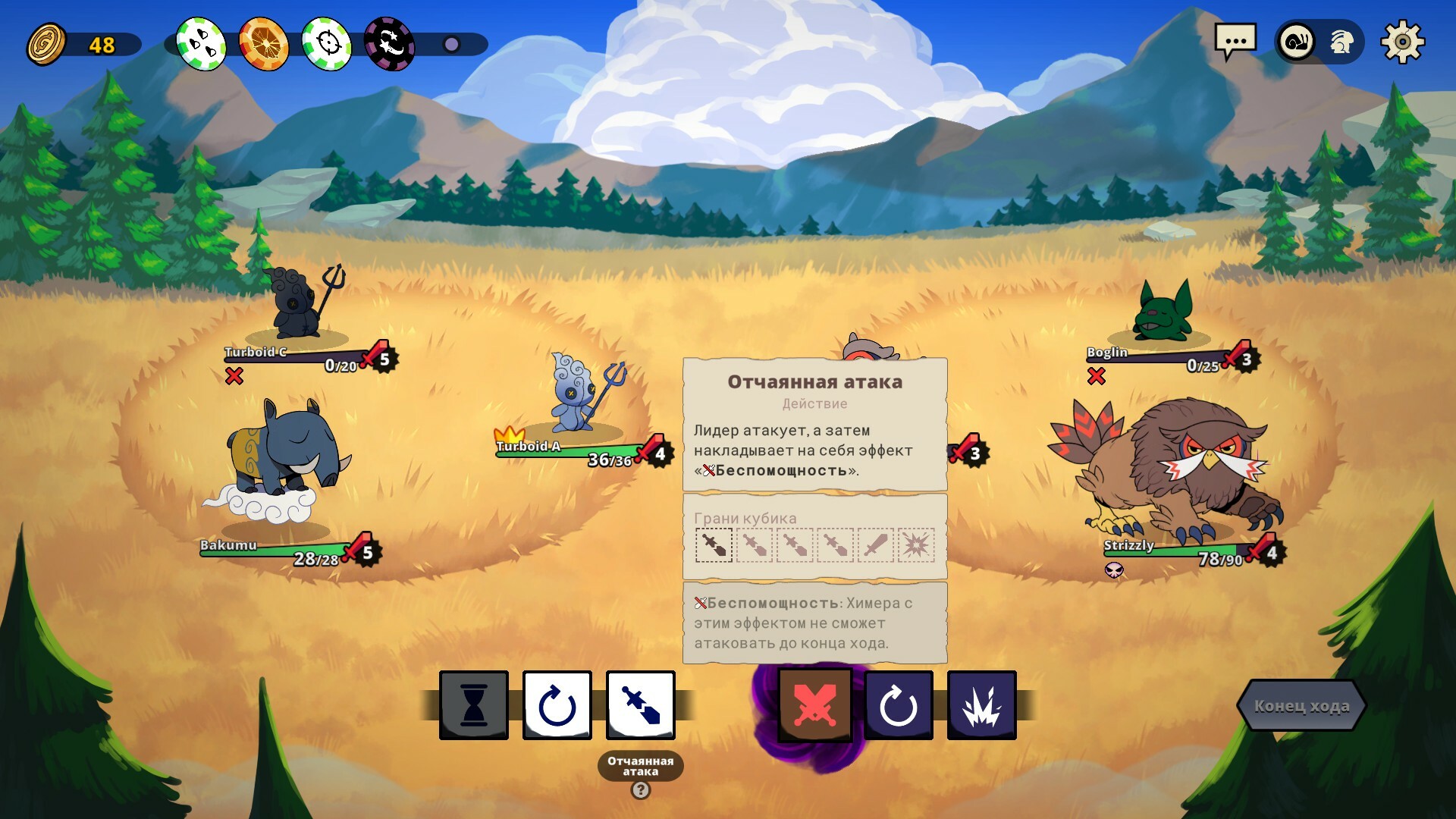1456x819 pixels.
Task: Click Strizzly's health bar showing 78/90
Action: click(1183, 551)
